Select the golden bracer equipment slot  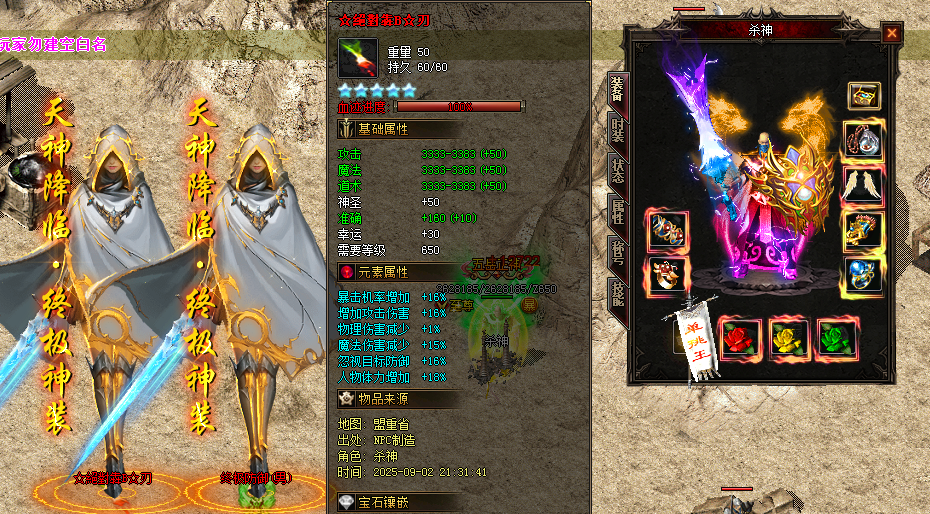(864, 229)
